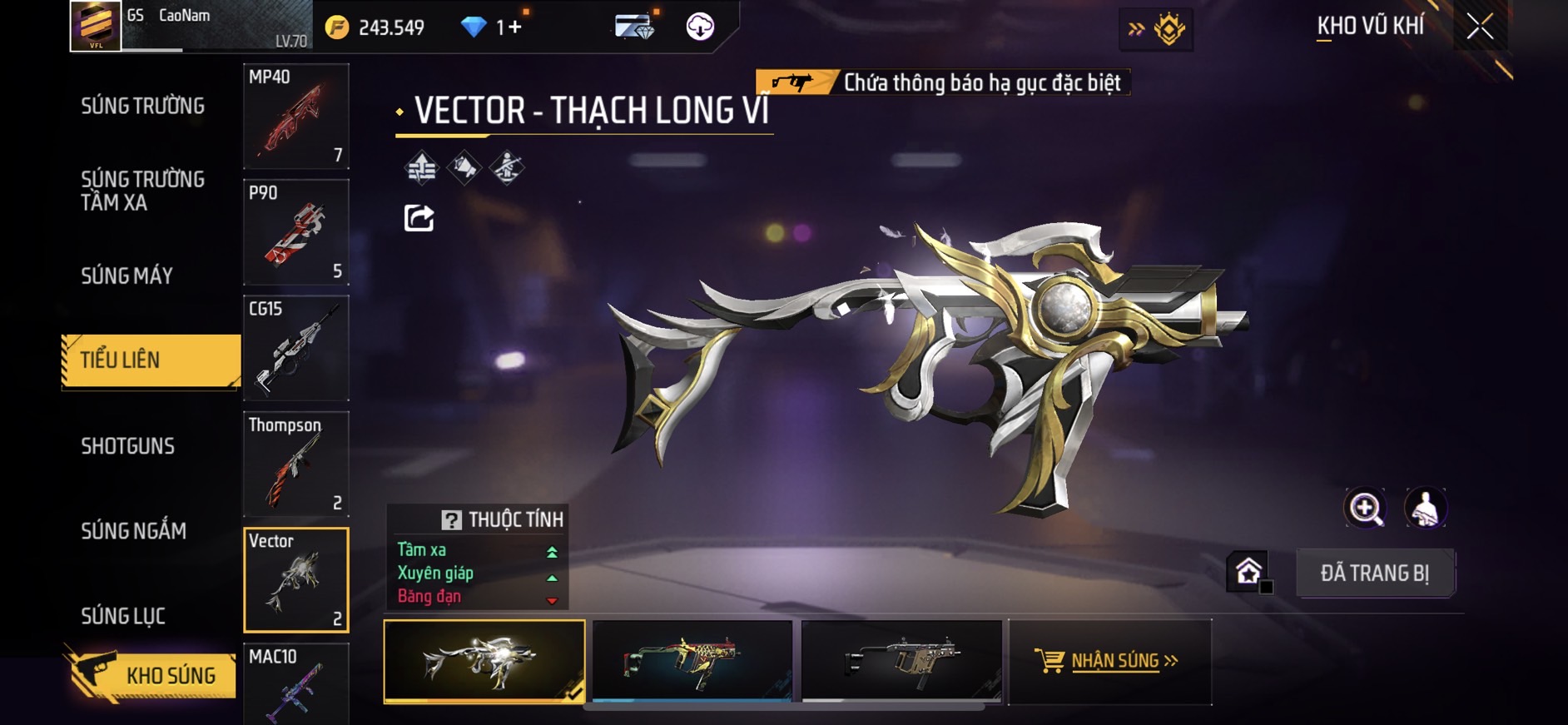Image resolution: width=1568 pixels, height=725 pixels.
Task: Open the Thuộc Tính help question mark
Action: coord(451,520)
